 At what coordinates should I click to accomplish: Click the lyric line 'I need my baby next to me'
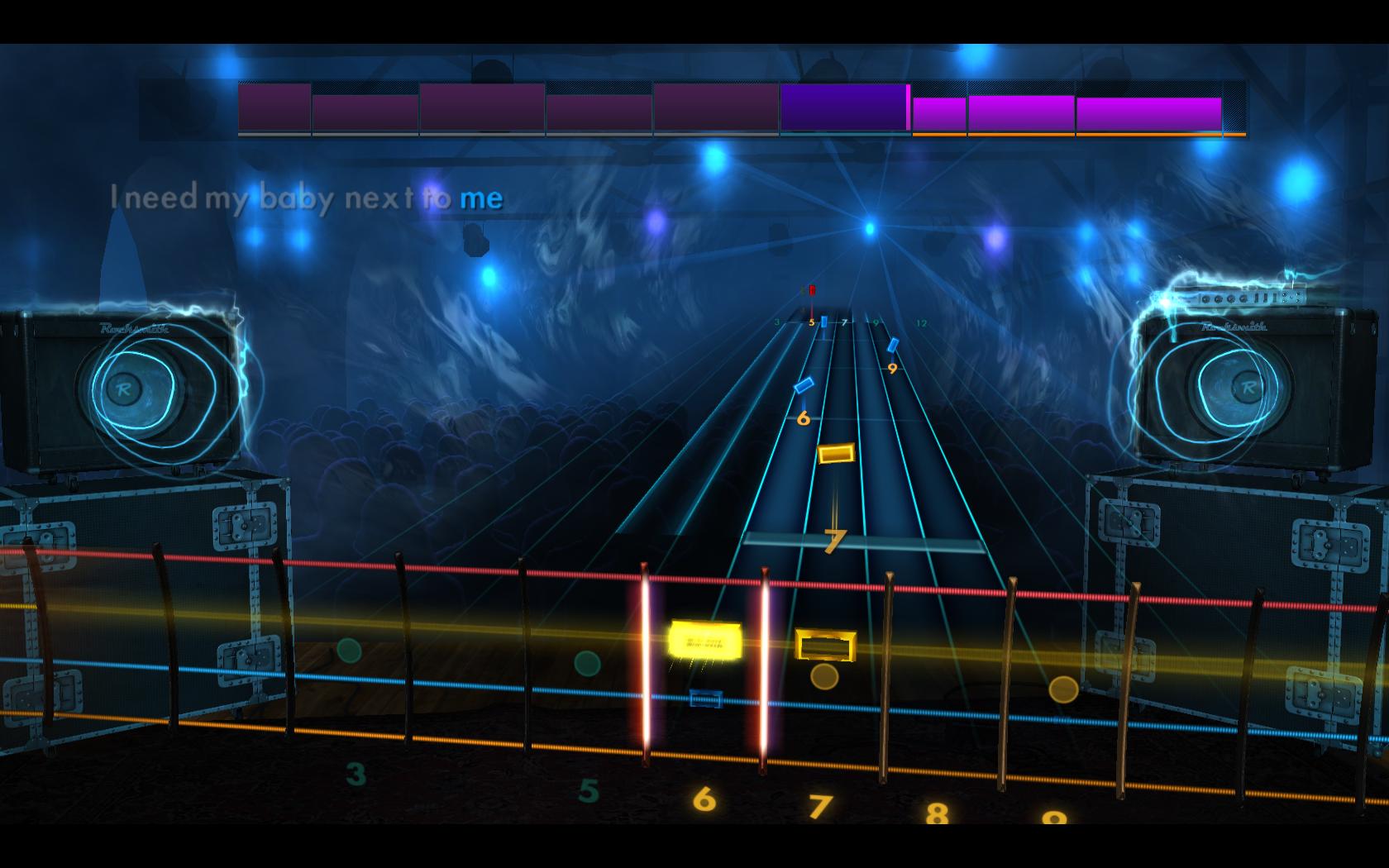tap(306, 197)
